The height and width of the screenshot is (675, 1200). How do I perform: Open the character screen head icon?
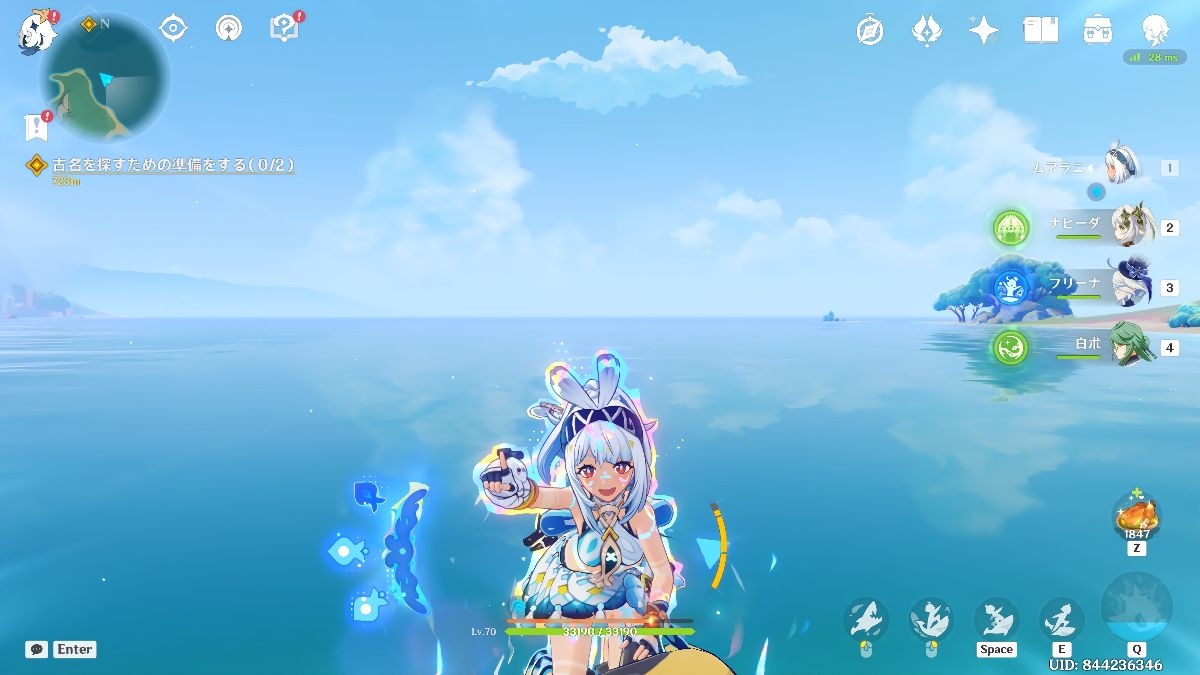pos(1155,30)
